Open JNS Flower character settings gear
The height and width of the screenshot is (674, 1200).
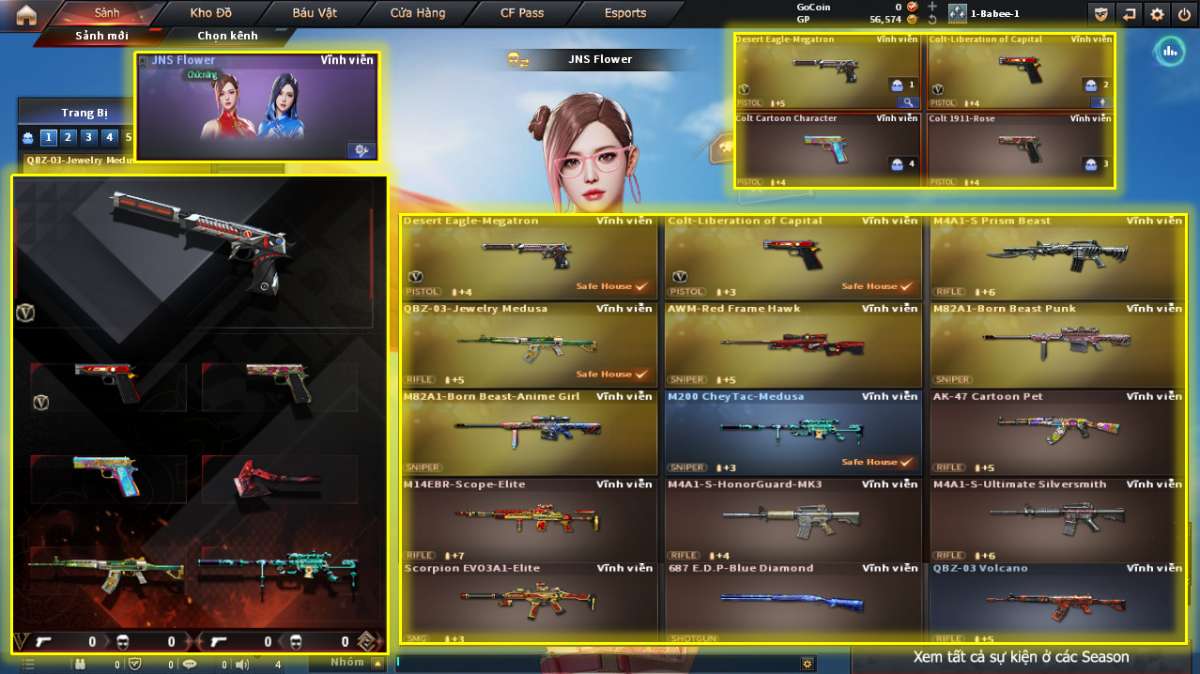point(361,150)
